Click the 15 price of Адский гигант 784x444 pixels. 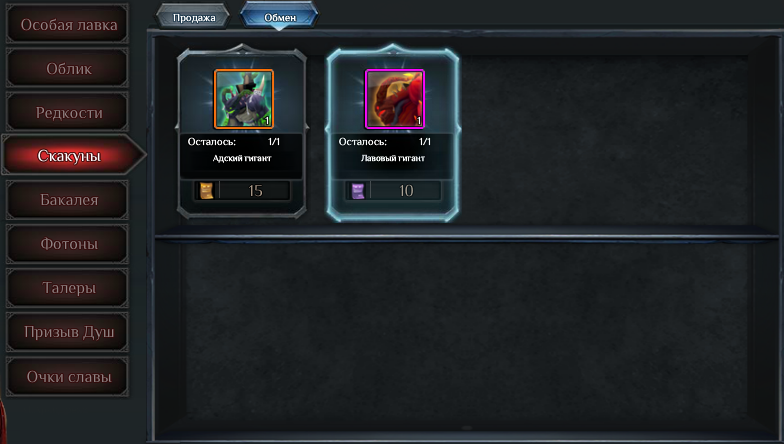(x=254, y=190)
